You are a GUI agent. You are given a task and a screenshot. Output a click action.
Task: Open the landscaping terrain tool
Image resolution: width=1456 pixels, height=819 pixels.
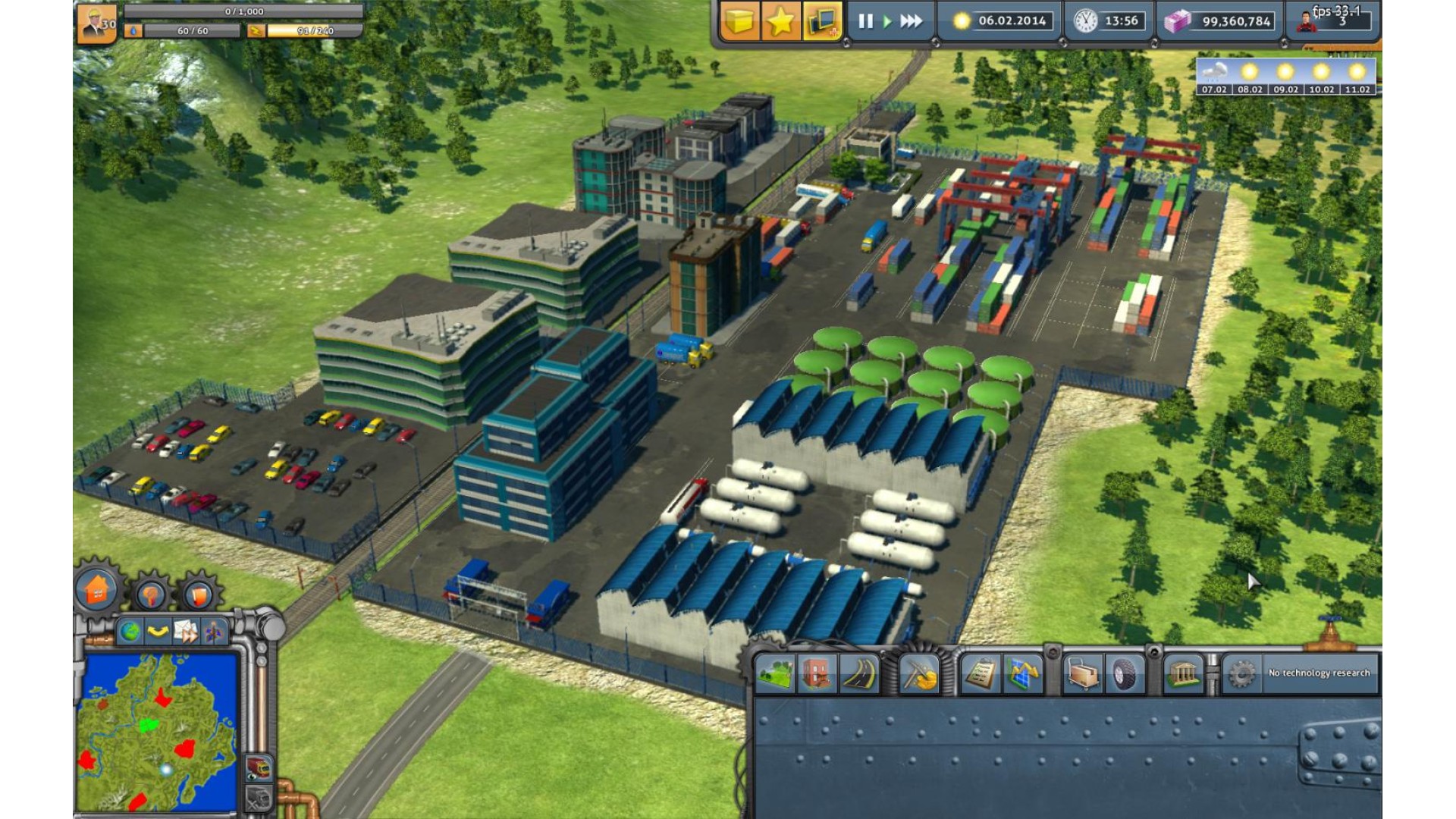click(775, 673)
